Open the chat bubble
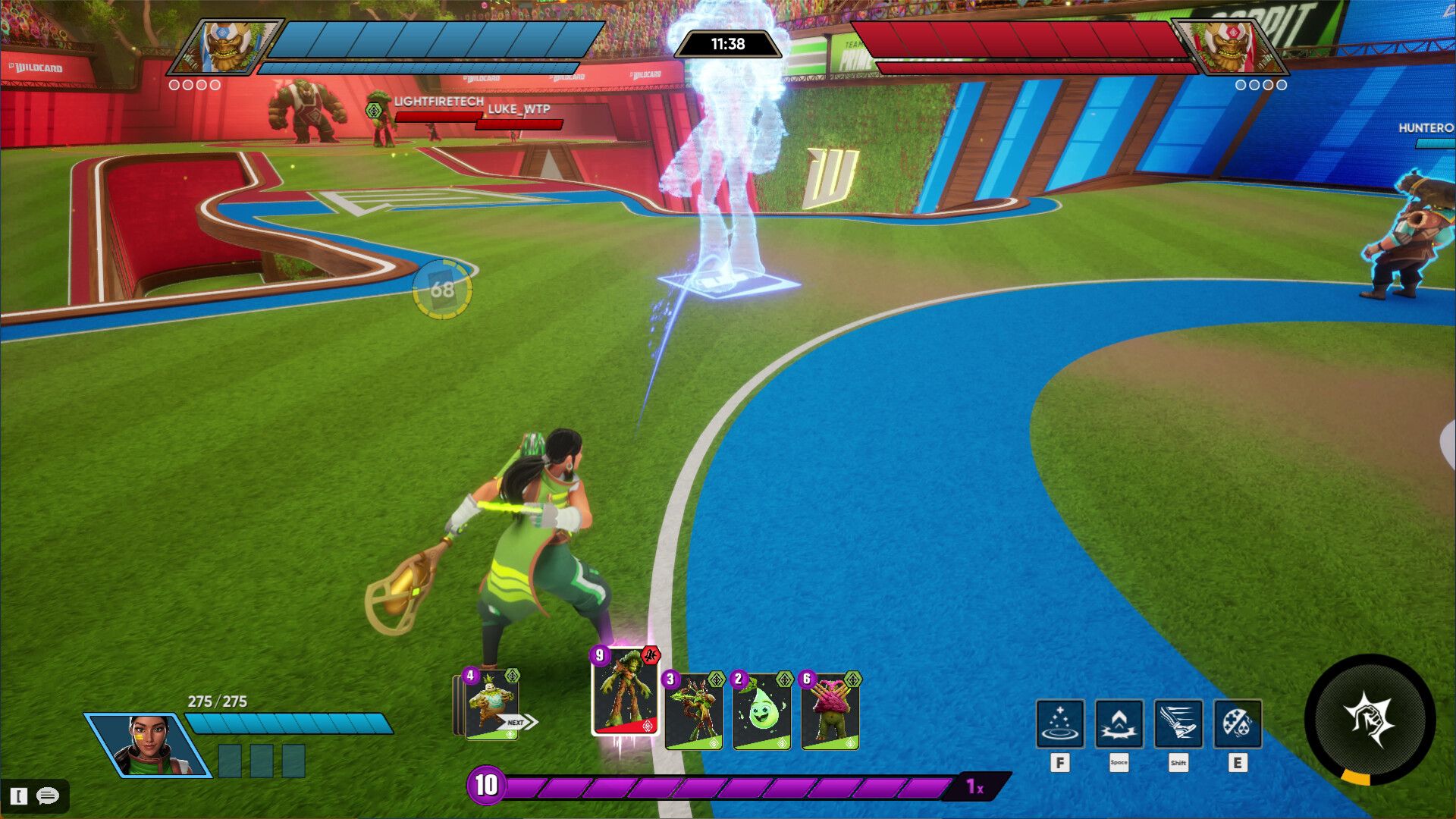 (x=48, y=795)
